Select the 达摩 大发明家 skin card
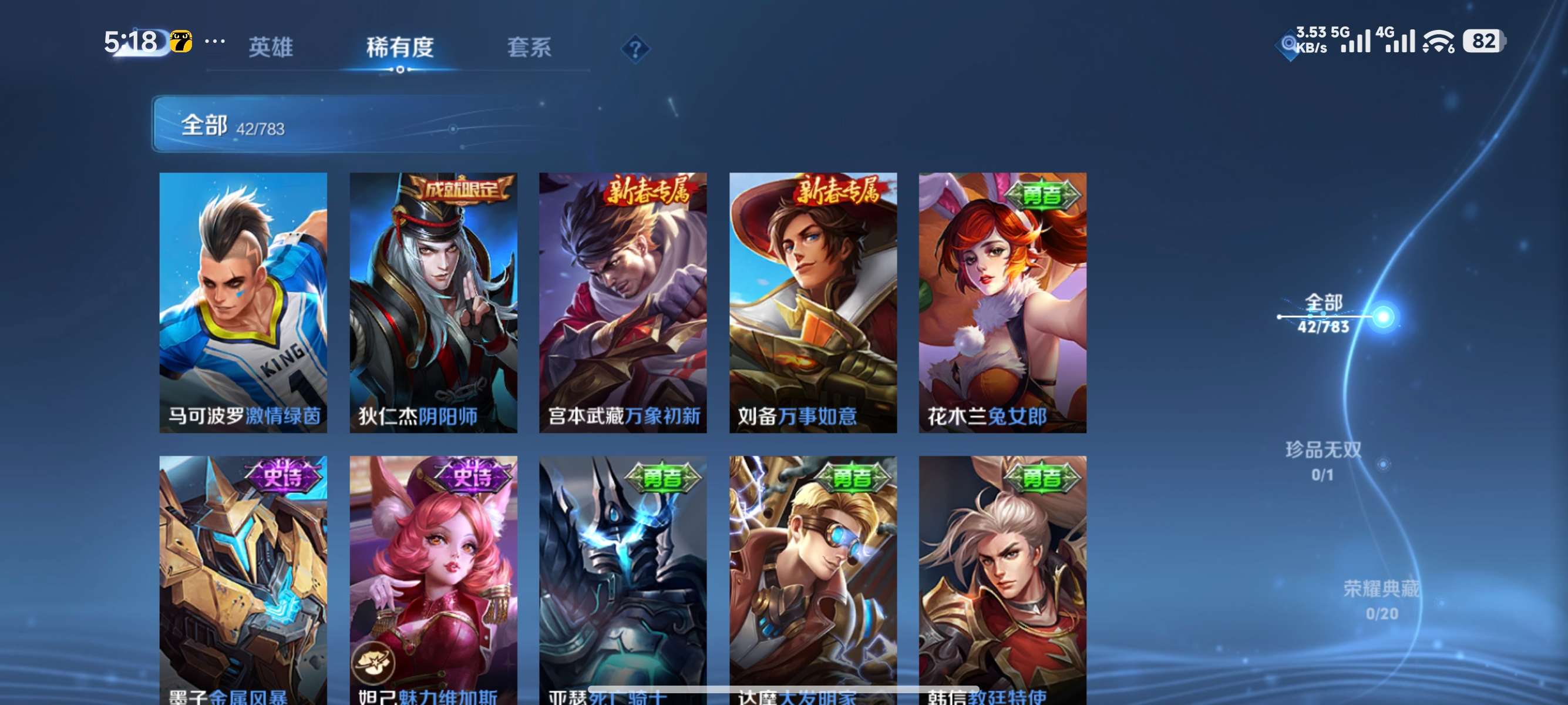The width and height of the screenshot is (1568, 705). point(813,578)
